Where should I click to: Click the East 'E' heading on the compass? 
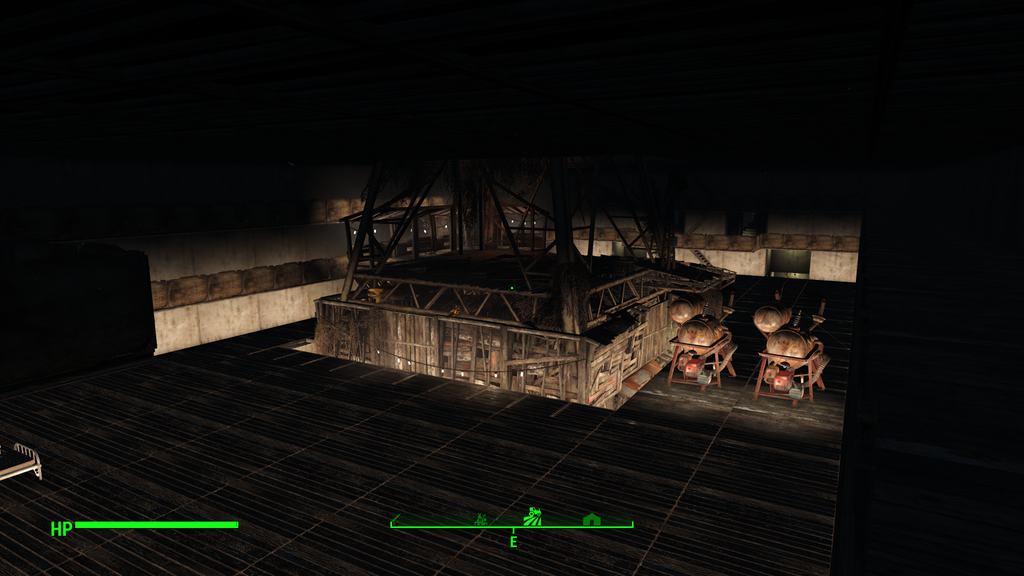(513, 541)
